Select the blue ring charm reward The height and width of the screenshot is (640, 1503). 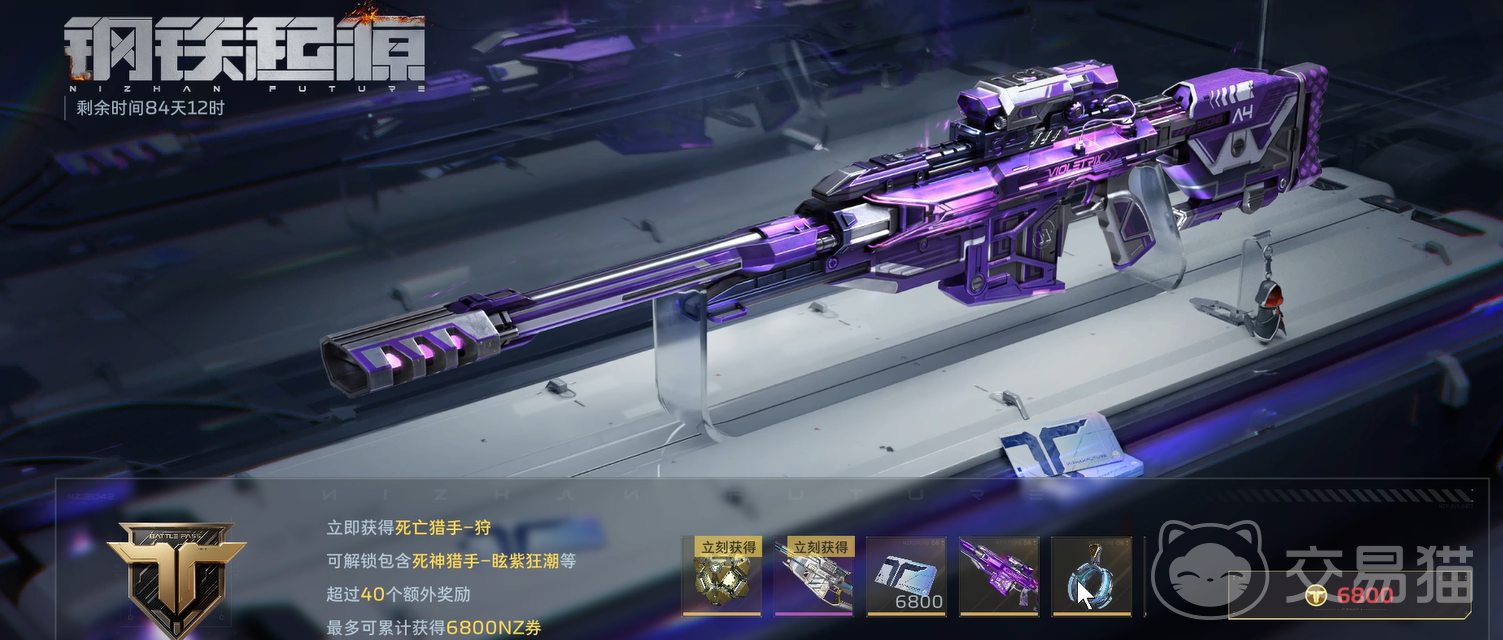(1090, 576)
